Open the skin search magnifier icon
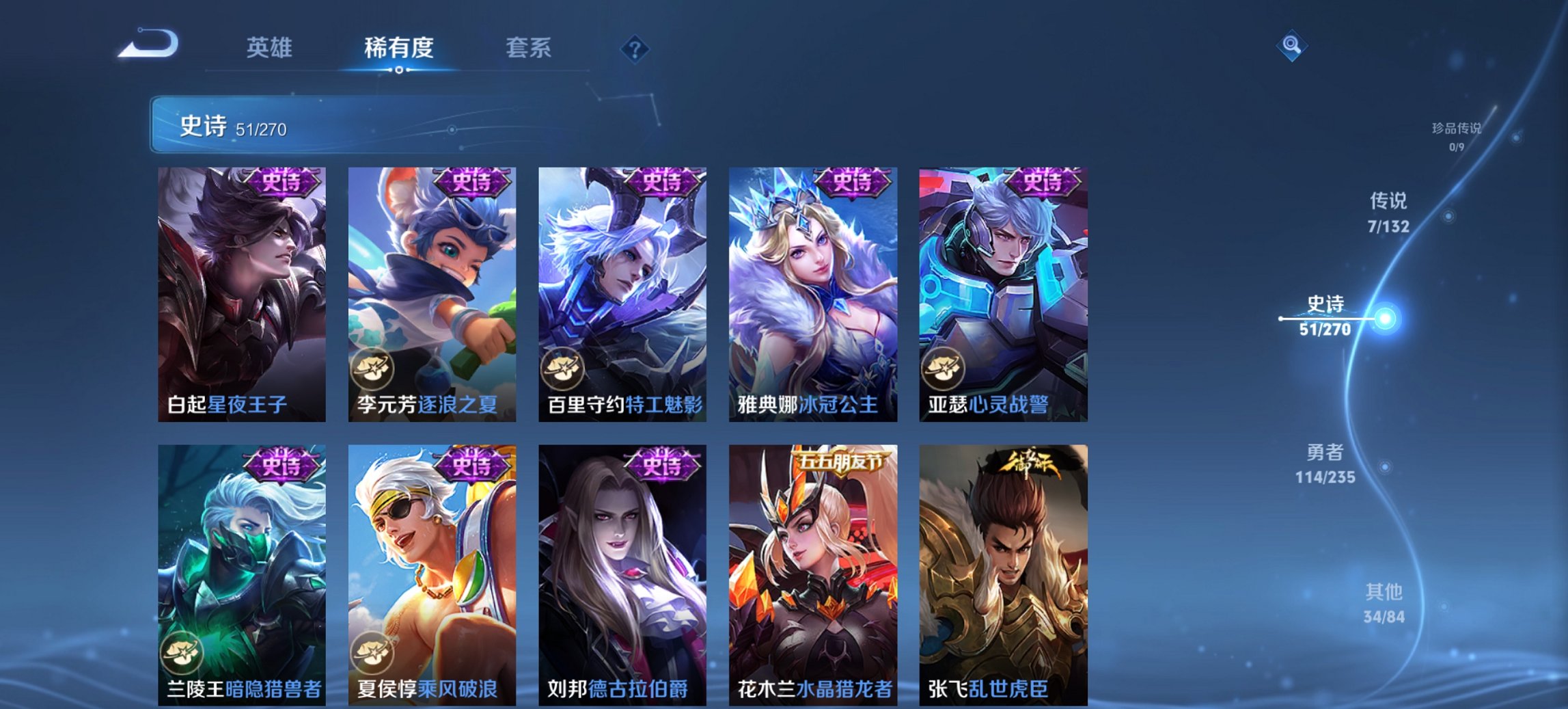 coord(1290,46)
